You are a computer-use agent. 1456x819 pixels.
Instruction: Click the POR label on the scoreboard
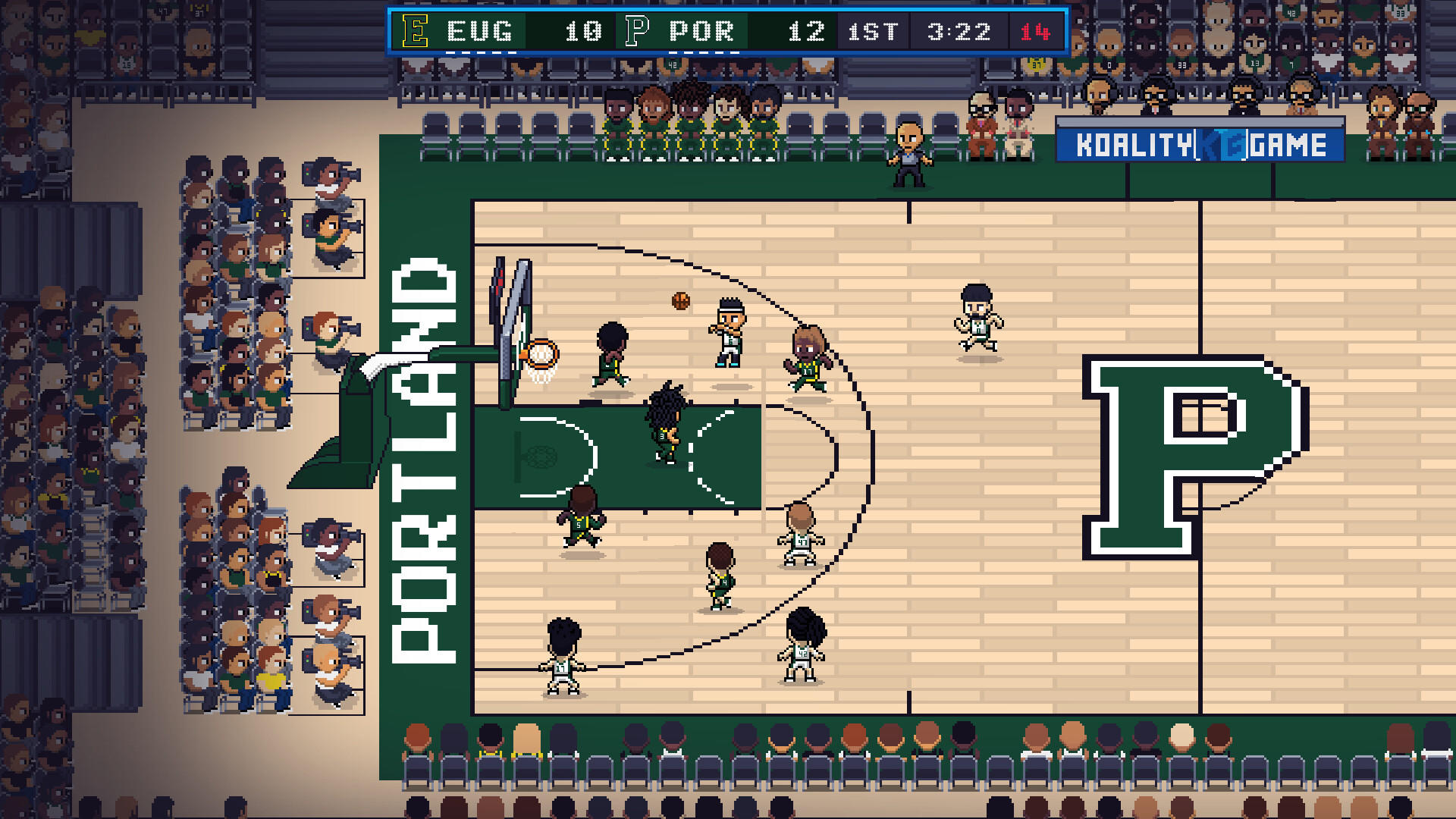pos(701,33)
